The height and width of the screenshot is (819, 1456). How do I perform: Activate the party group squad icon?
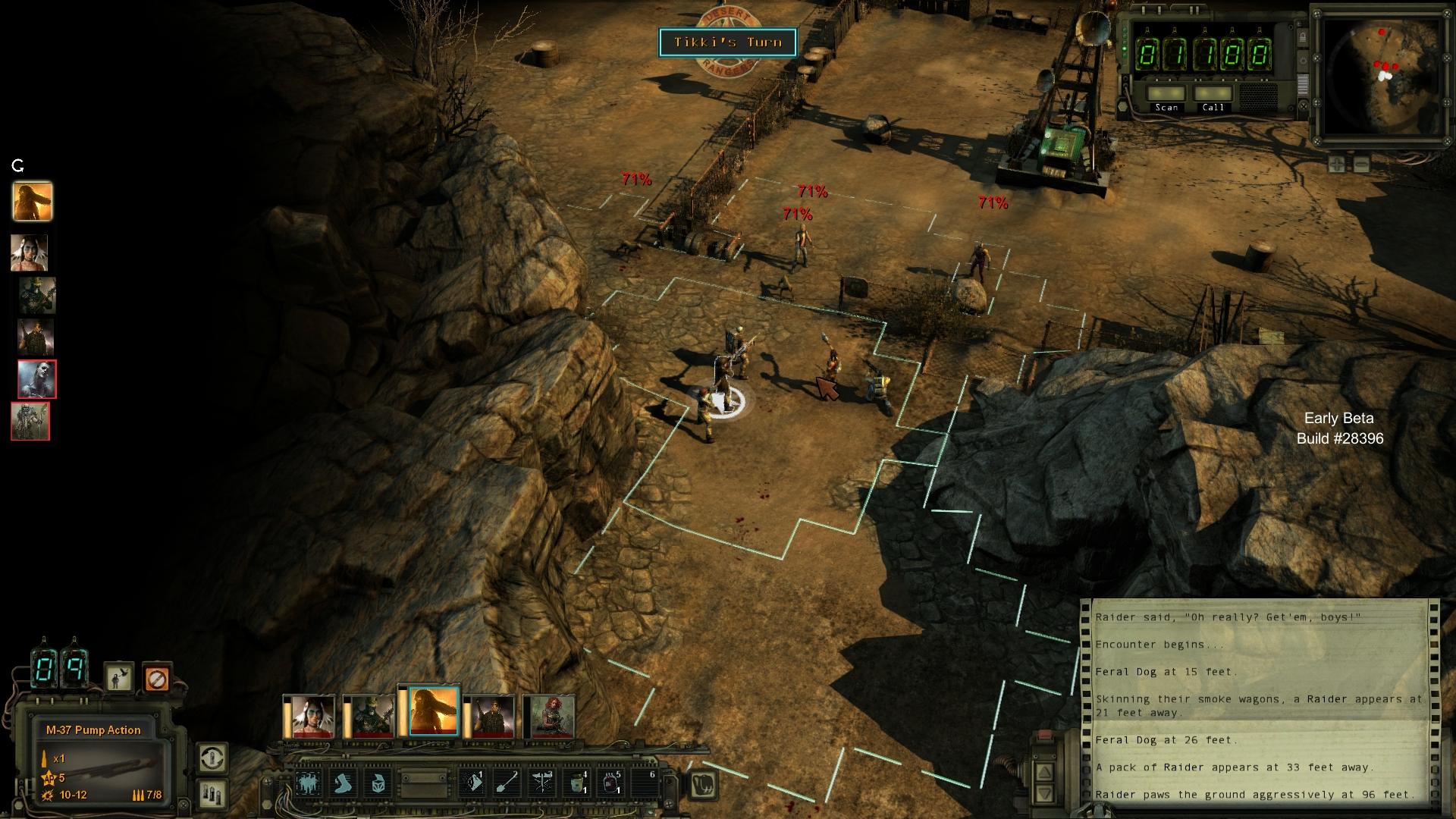(x=309, y=783)
